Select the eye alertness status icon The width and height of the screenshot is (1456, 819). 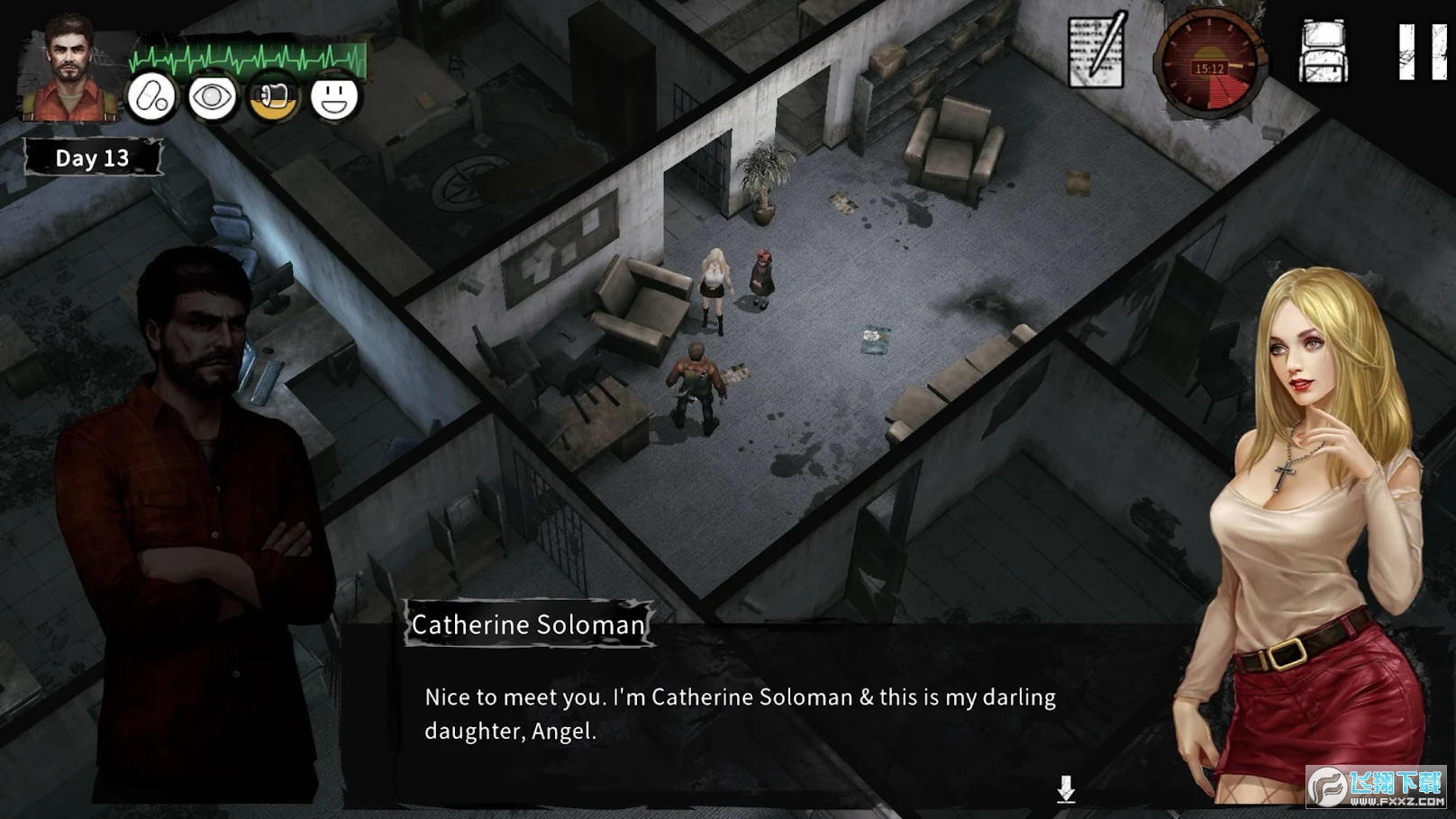click(x=212, y=97)
